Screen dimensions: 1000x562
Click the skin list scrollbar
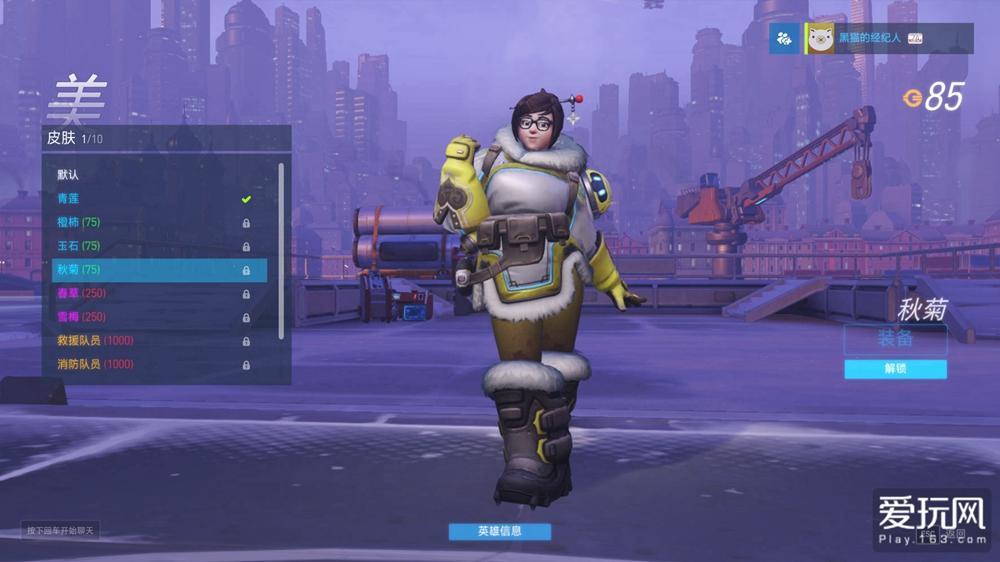click(281, 250)
